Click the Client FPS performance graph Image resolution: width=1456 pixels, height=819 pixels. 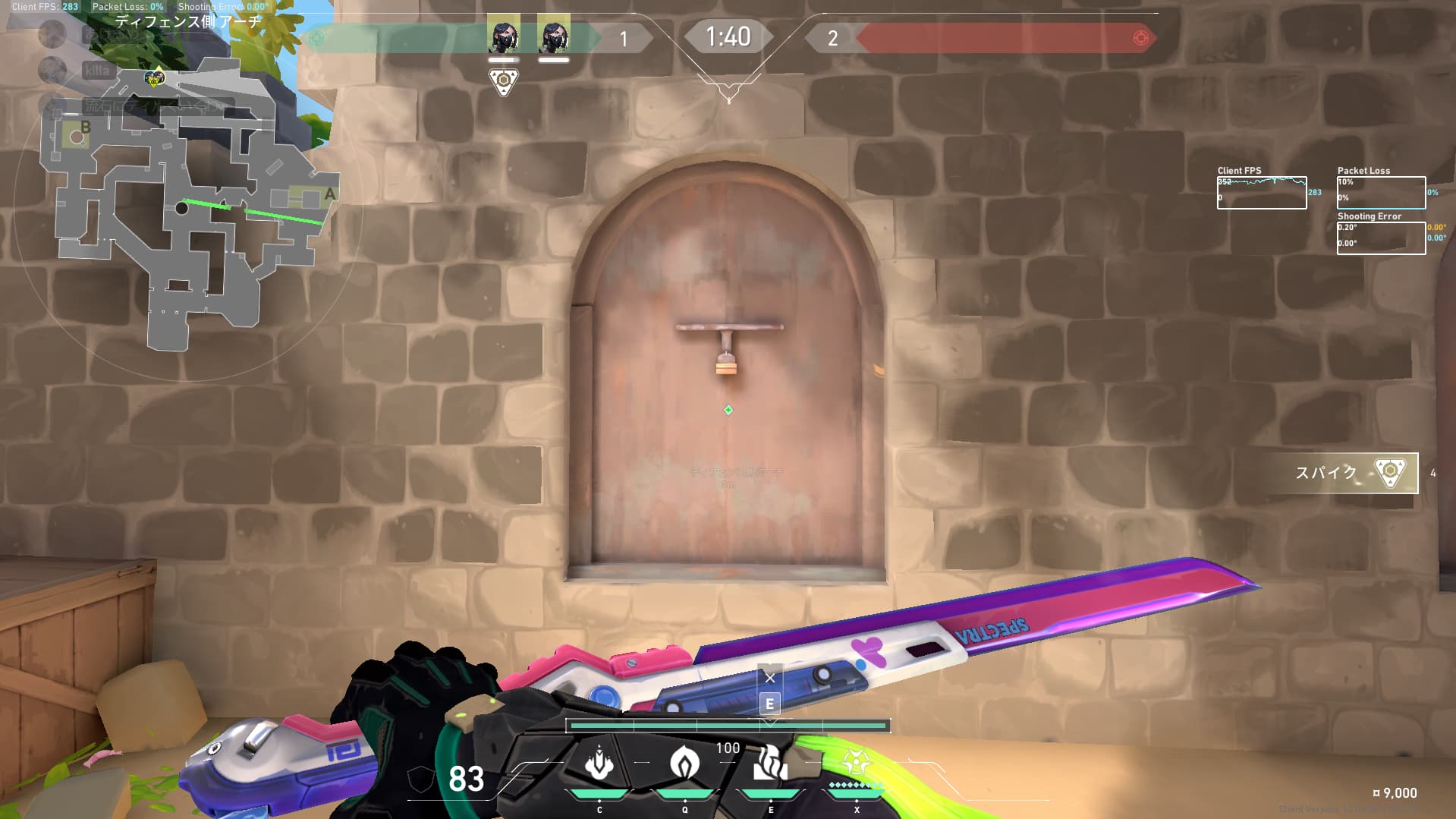pos(1261,193)
